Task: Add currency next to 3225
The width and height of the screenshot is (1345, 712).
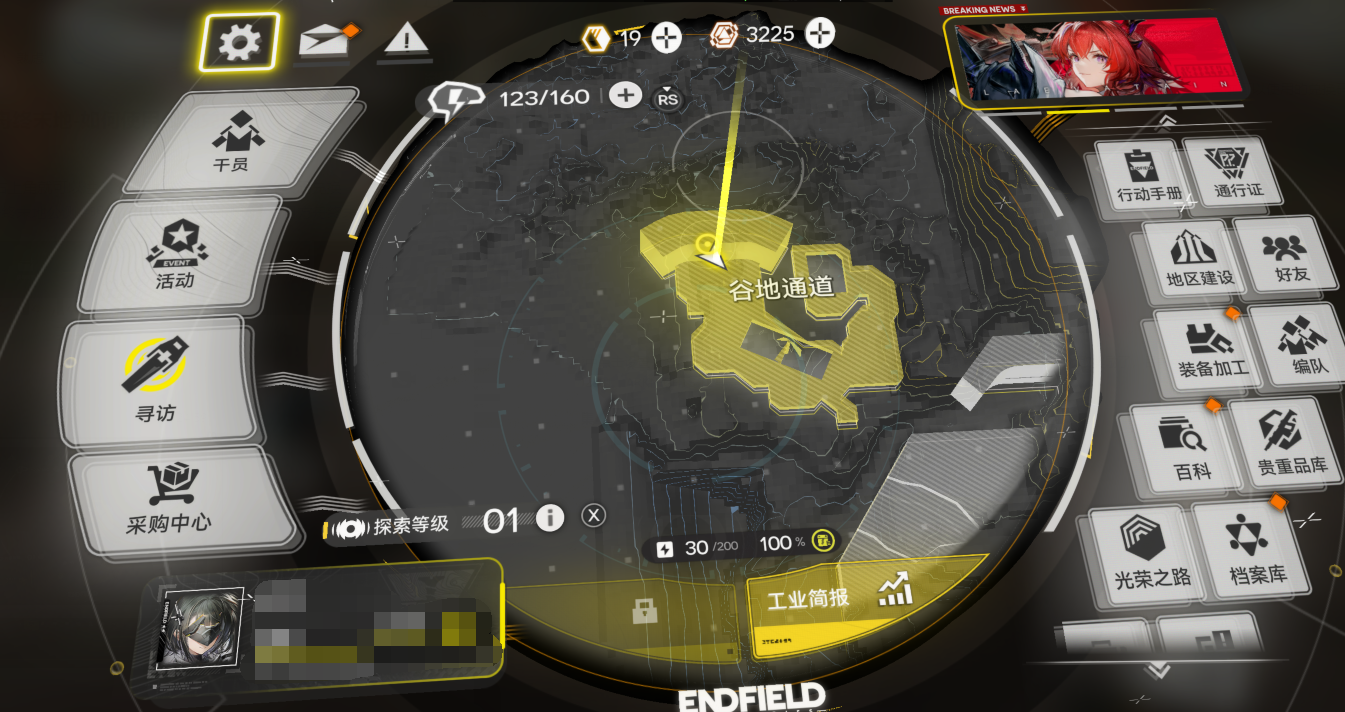Action: (820, 35)
